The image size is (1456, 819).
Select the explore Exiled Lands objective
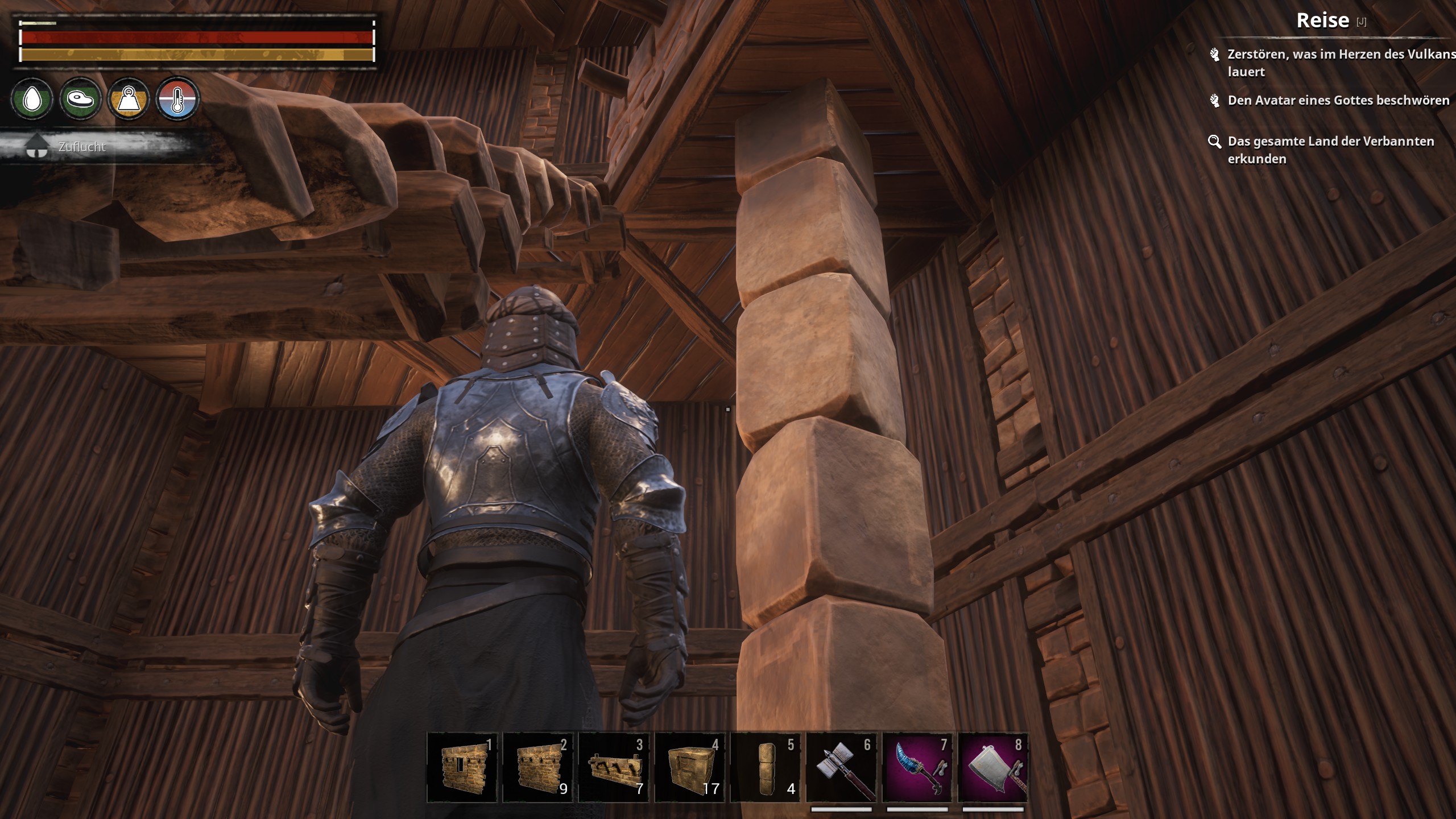[x=1330, y=150]
